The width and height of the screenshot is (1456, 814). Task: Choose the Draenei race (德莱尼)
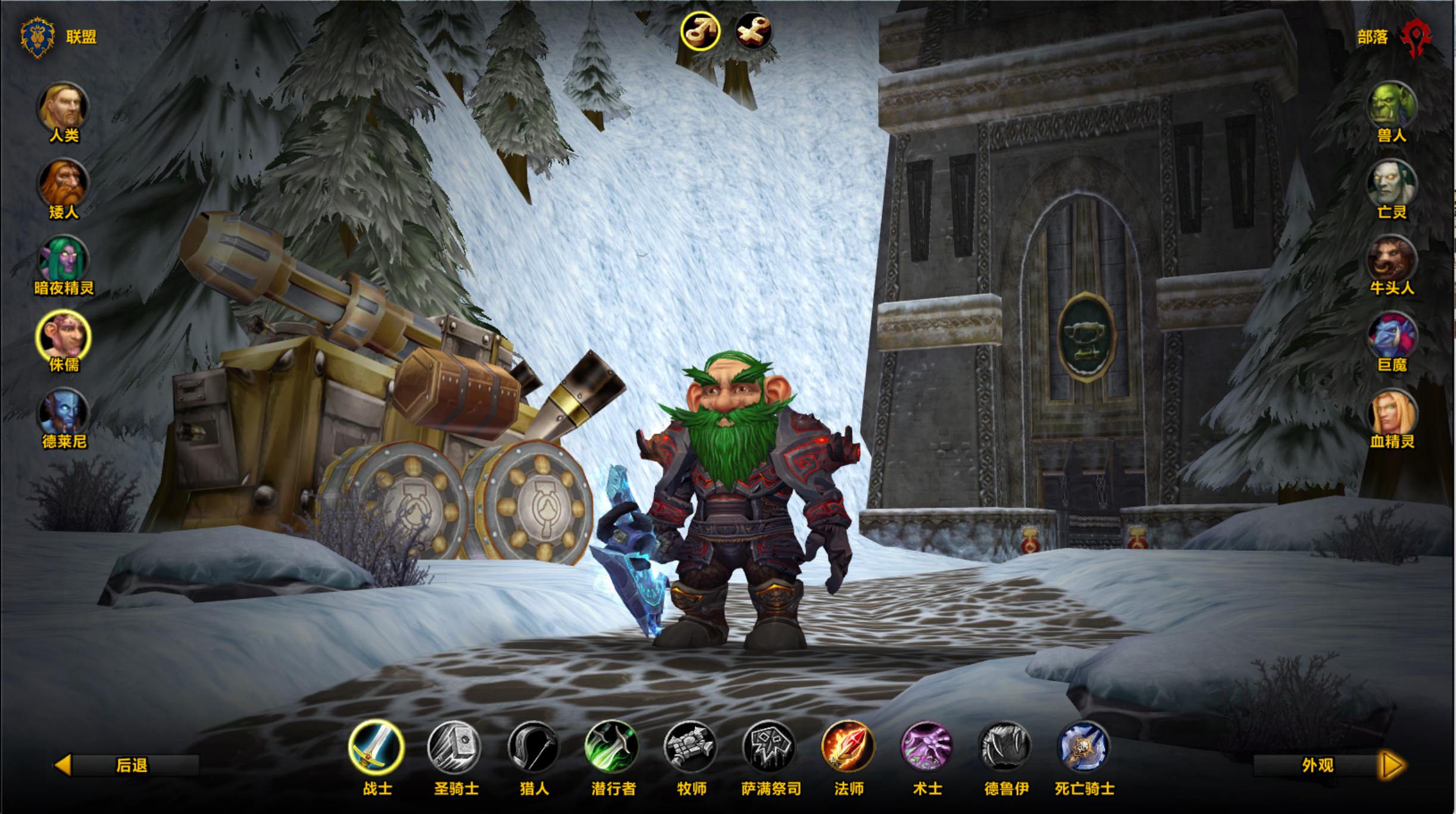tap(64, 412)
